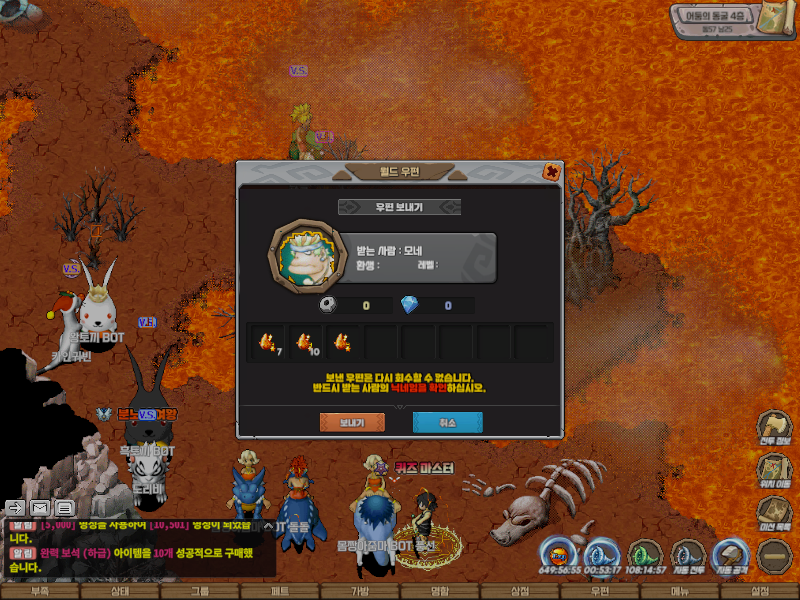Select the gem slot with 7 stacked
Screen dimensions: 800x600
pos(267,342)
